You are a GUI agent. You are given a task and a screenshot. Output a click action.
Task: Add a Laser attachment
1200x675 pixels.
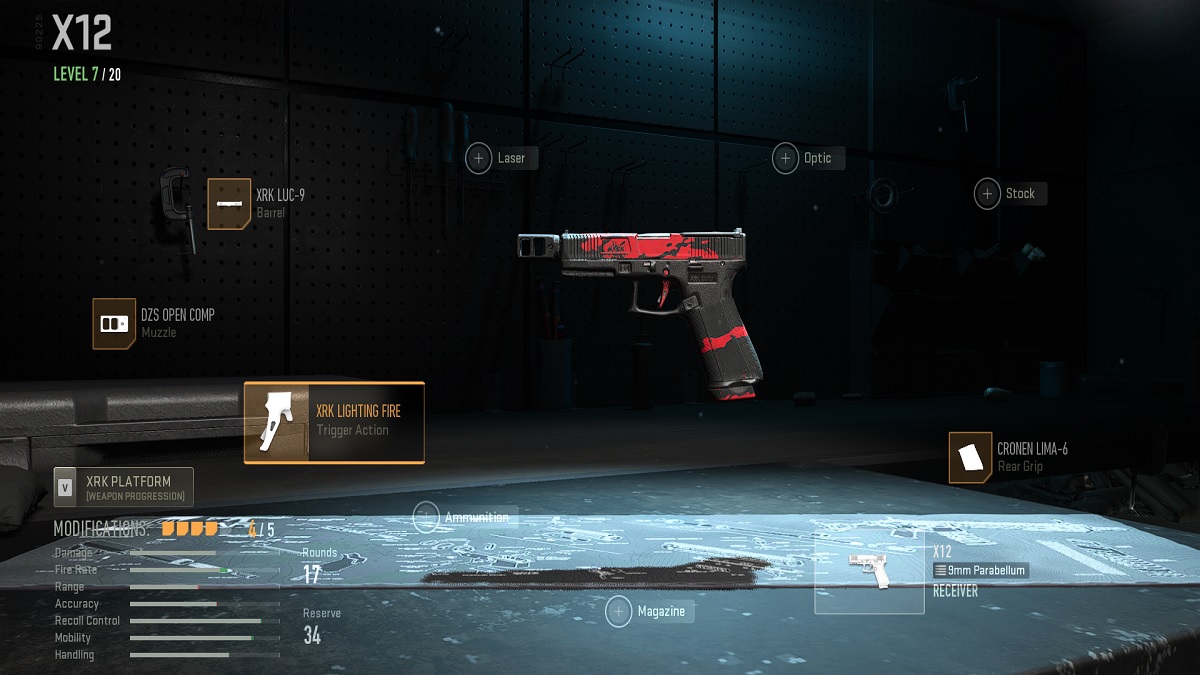(x=479, y=158)
